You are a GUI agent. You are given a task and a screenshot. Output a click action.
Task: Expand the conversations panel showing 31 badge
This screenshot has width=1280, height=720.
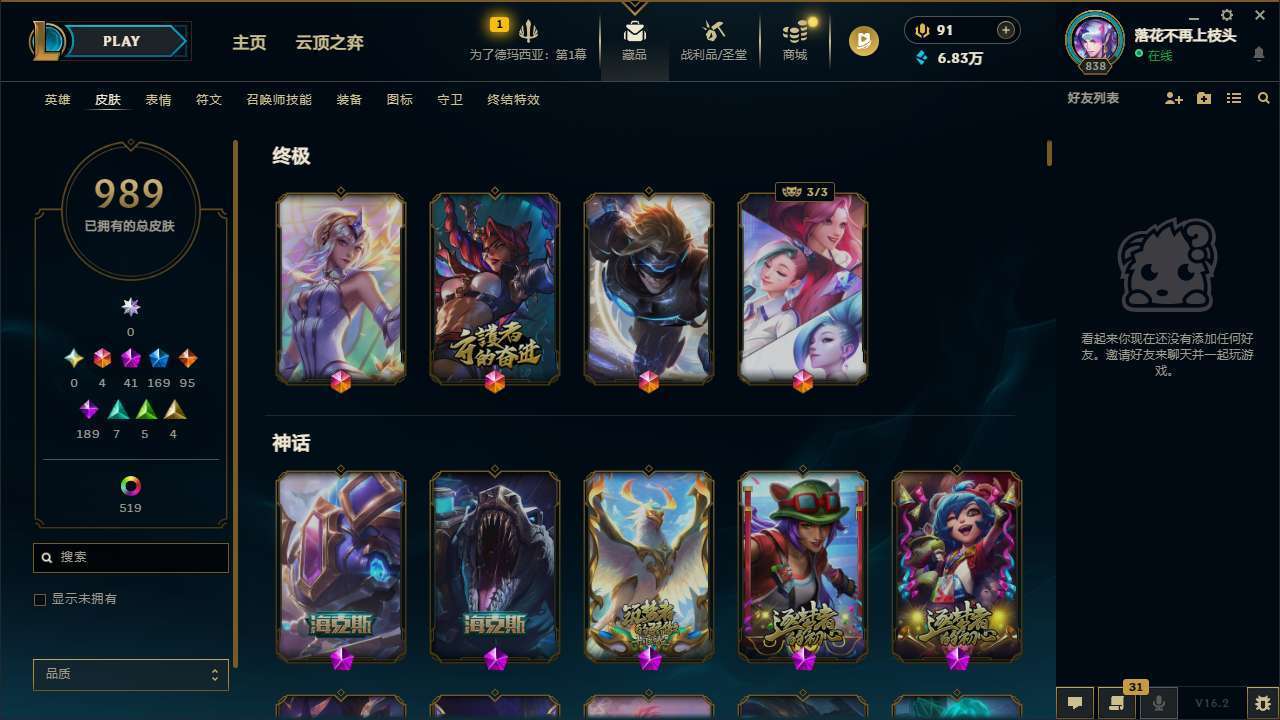pos(1115,701)
